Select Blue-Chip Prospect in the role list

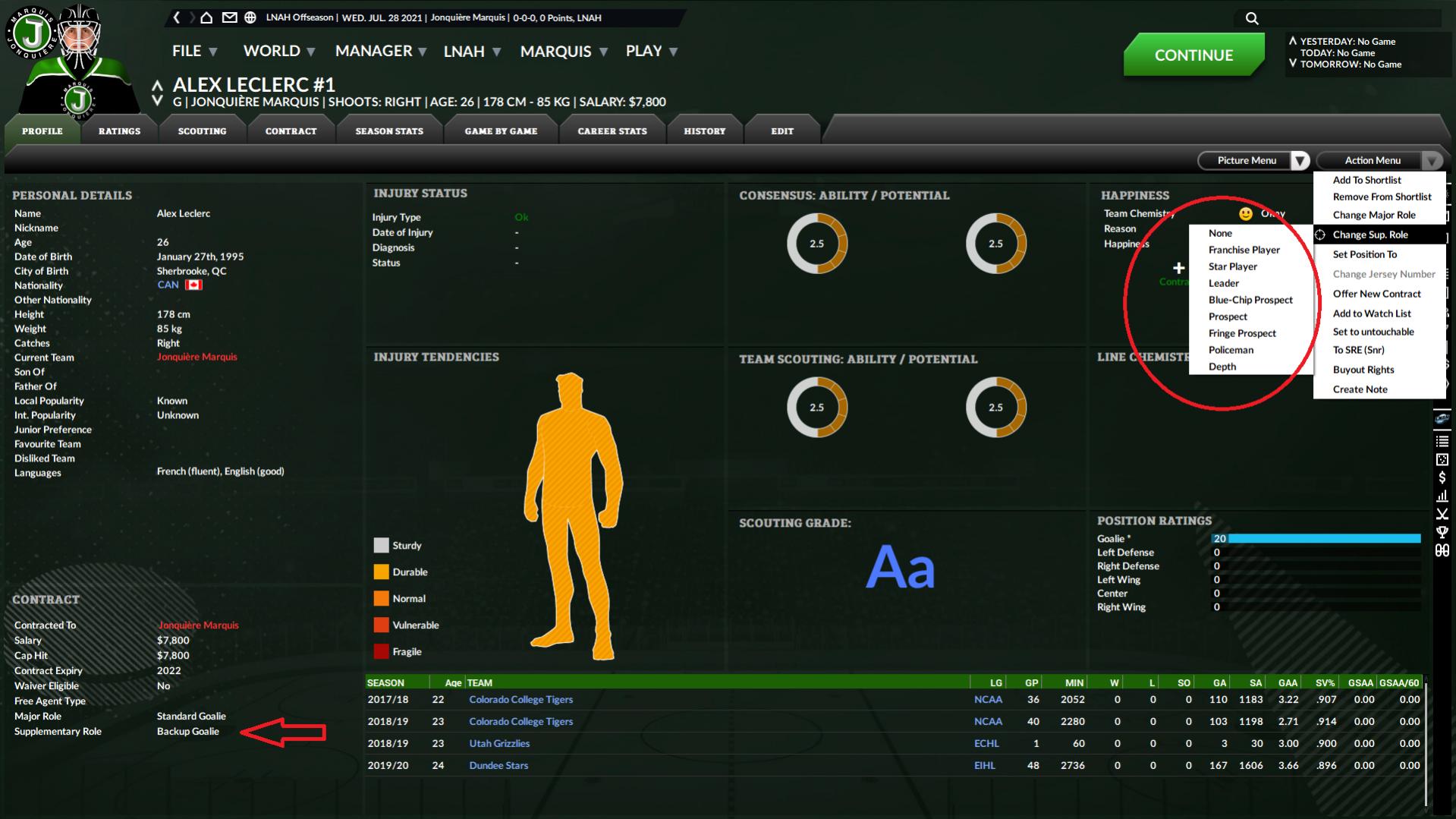(x=1250, y=300)
